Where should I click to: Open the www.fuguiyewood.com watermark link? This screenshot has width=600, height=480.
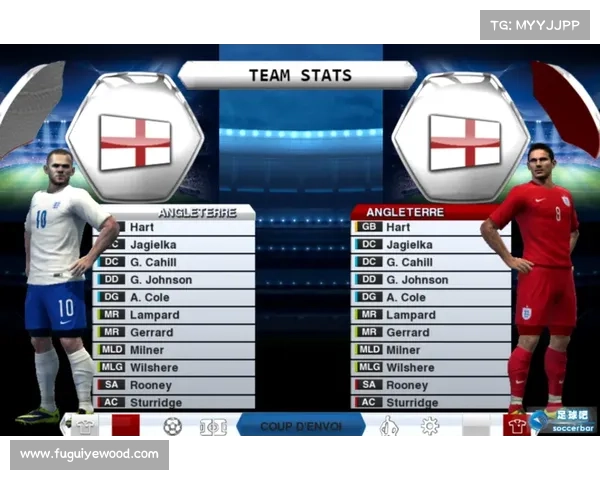[89, 454]
